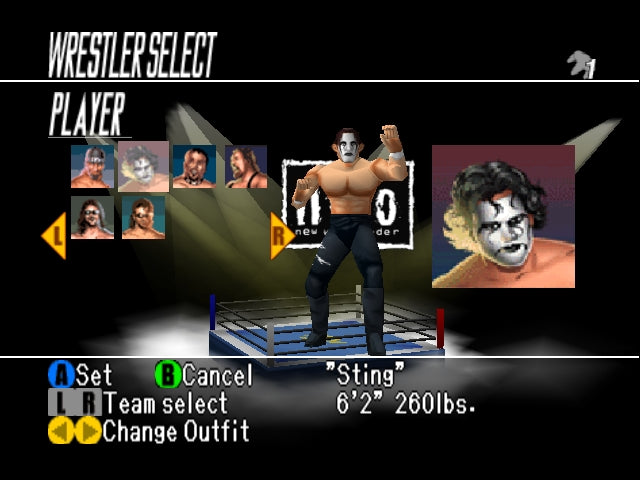Choose Sting's face-painted portrait in the grid
The image size is (640, 480).
(x=144, y=166)
